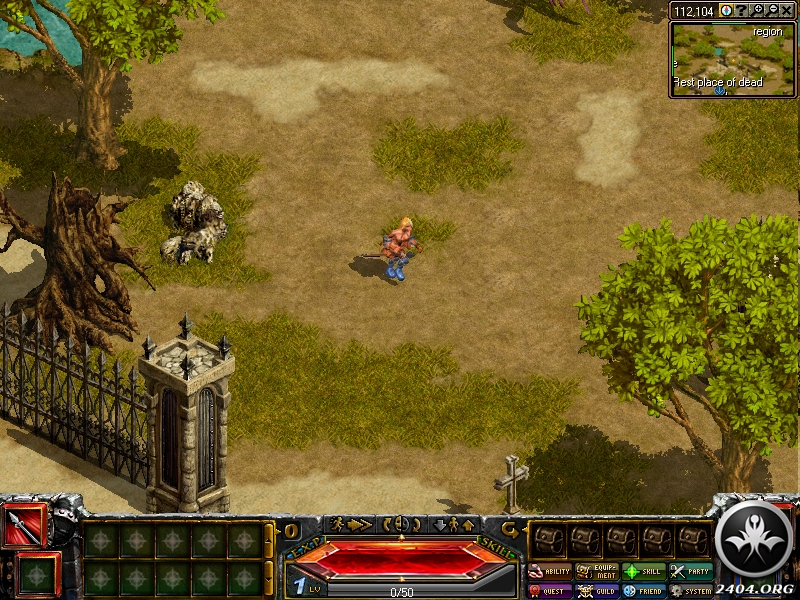Open the Party panel
The image size is (800, 600).
tap(691, 572)
